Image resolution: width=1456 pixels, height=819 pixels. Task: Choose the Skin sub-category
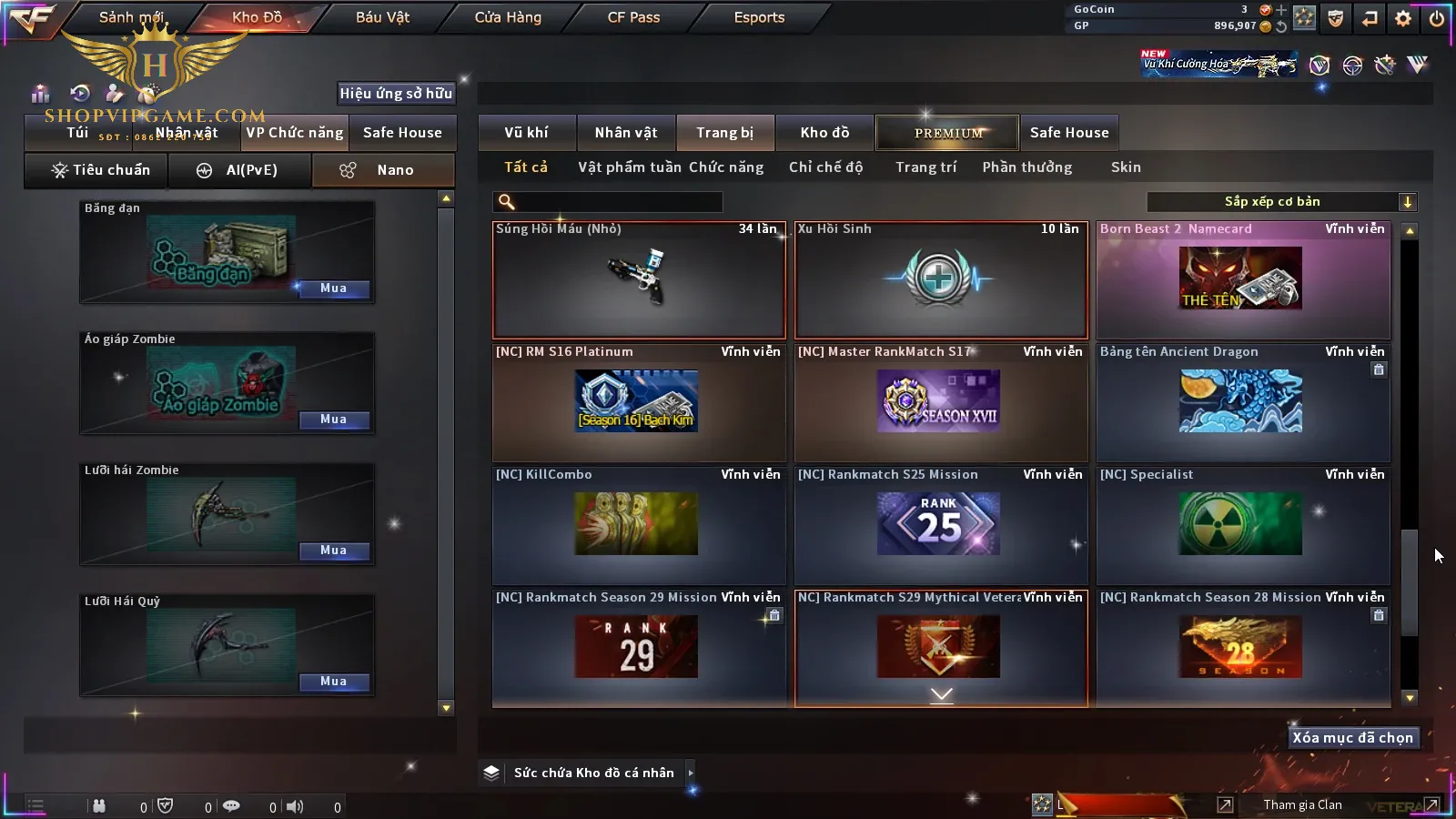[x=1126, y=167]
